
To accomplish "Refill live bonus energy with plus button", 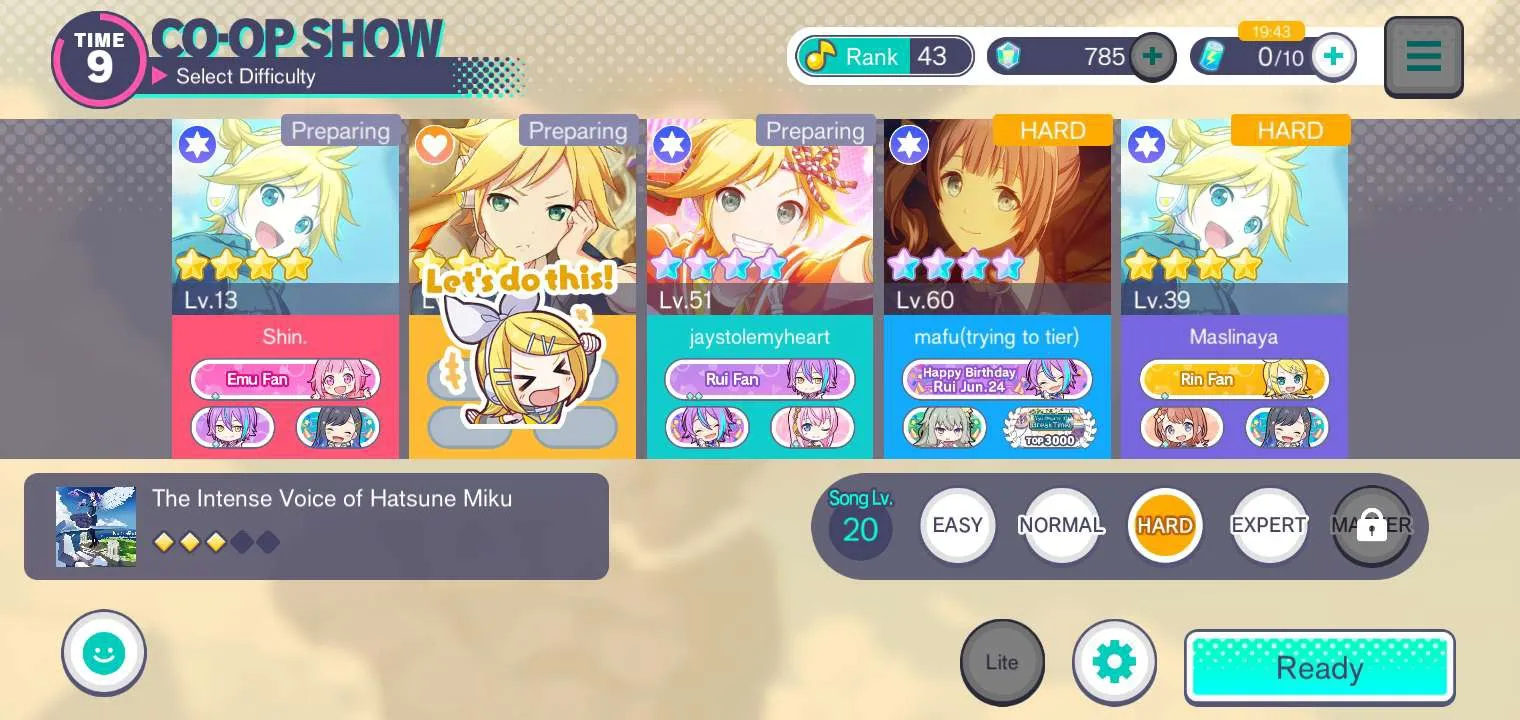I will click(1333, 56).
